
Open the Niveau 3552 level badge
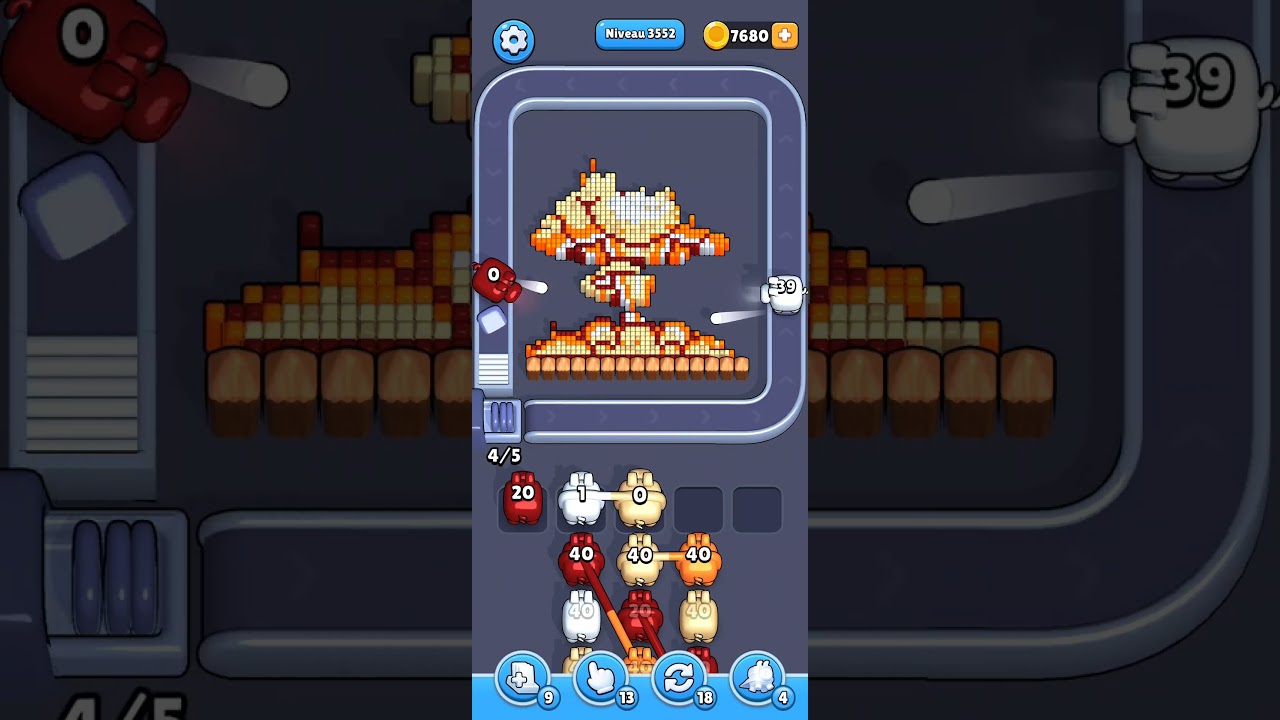click(639, 34)
